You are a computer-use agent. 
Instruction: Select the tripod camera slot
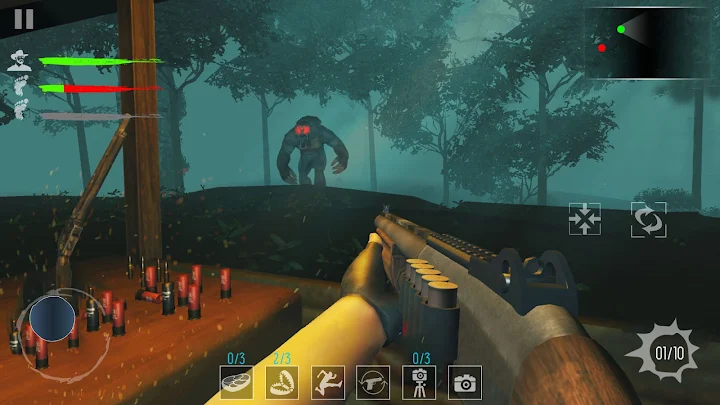[419, 381]
